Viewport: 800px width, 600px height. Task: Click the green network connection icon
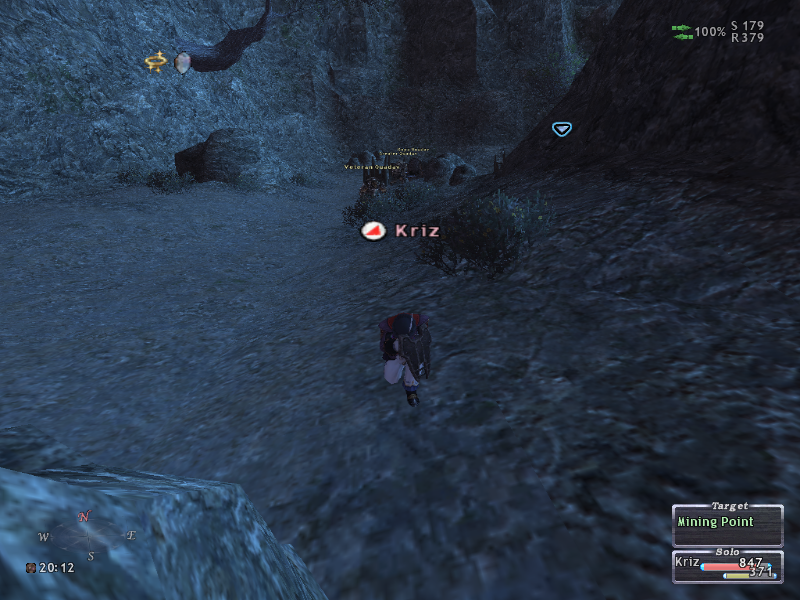coord(681,32)
